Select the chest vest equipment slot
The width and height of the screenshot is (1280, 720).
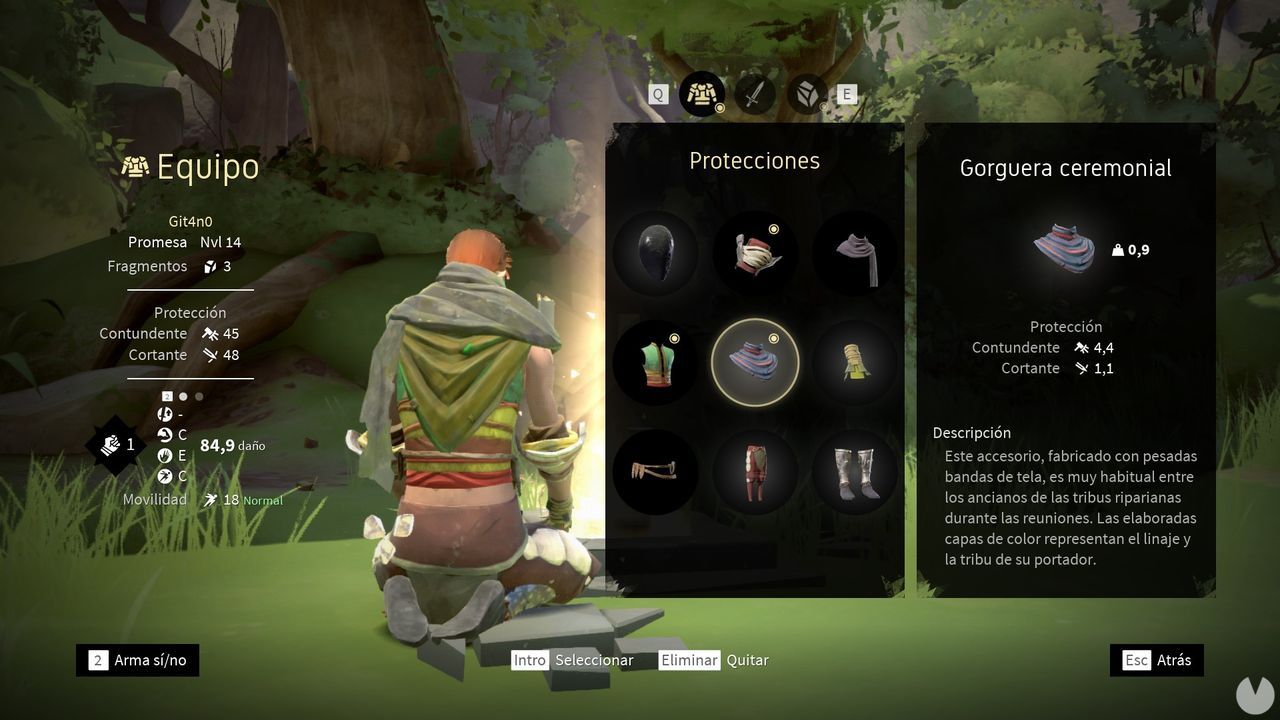(x=655, y=362)
